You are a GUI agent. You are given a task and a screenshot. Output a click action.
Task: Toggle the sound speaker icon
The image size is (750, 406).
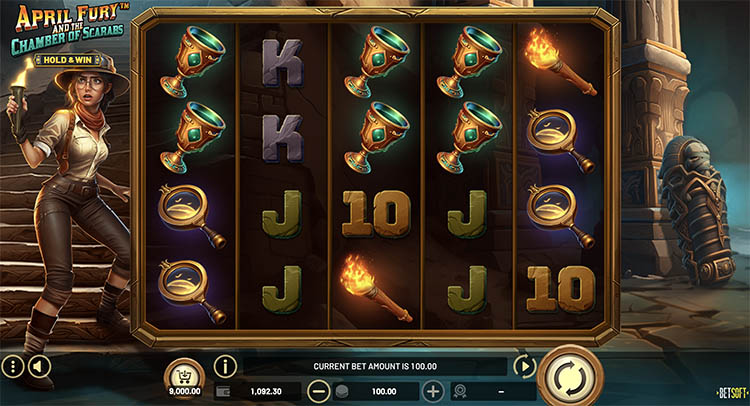point(39,367)
